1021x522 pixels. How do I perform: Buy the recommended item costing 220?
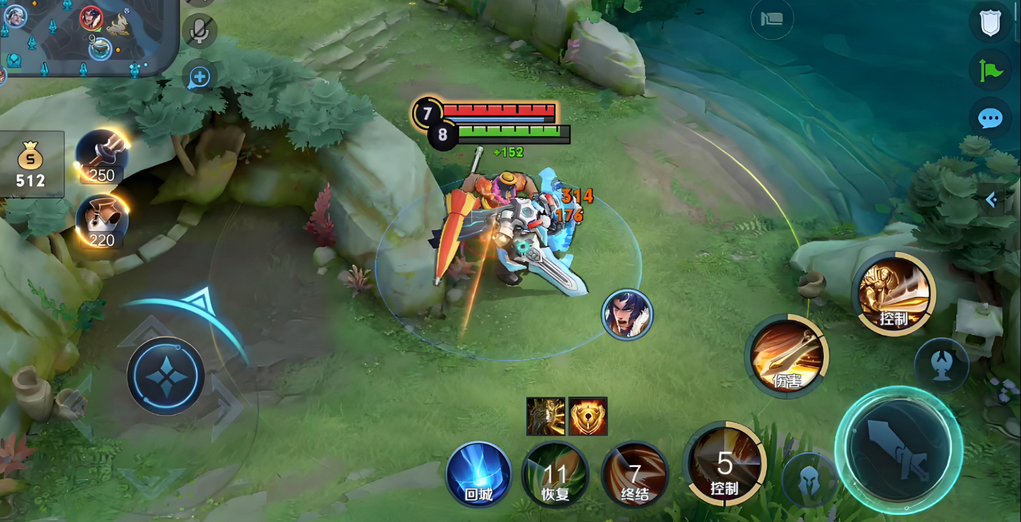pos(101,222)
